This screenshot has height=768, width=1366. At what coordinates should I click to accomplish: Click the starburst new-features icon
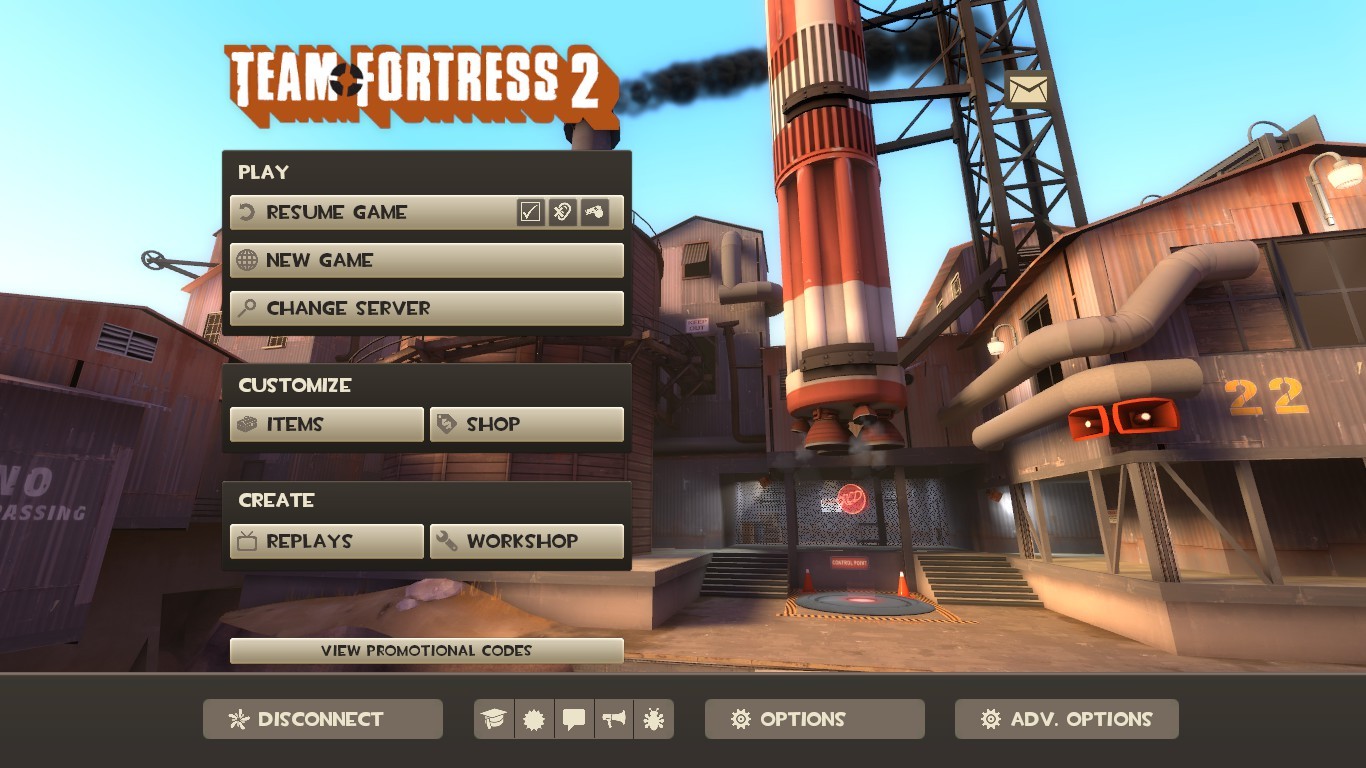click(x=533, y=719)
